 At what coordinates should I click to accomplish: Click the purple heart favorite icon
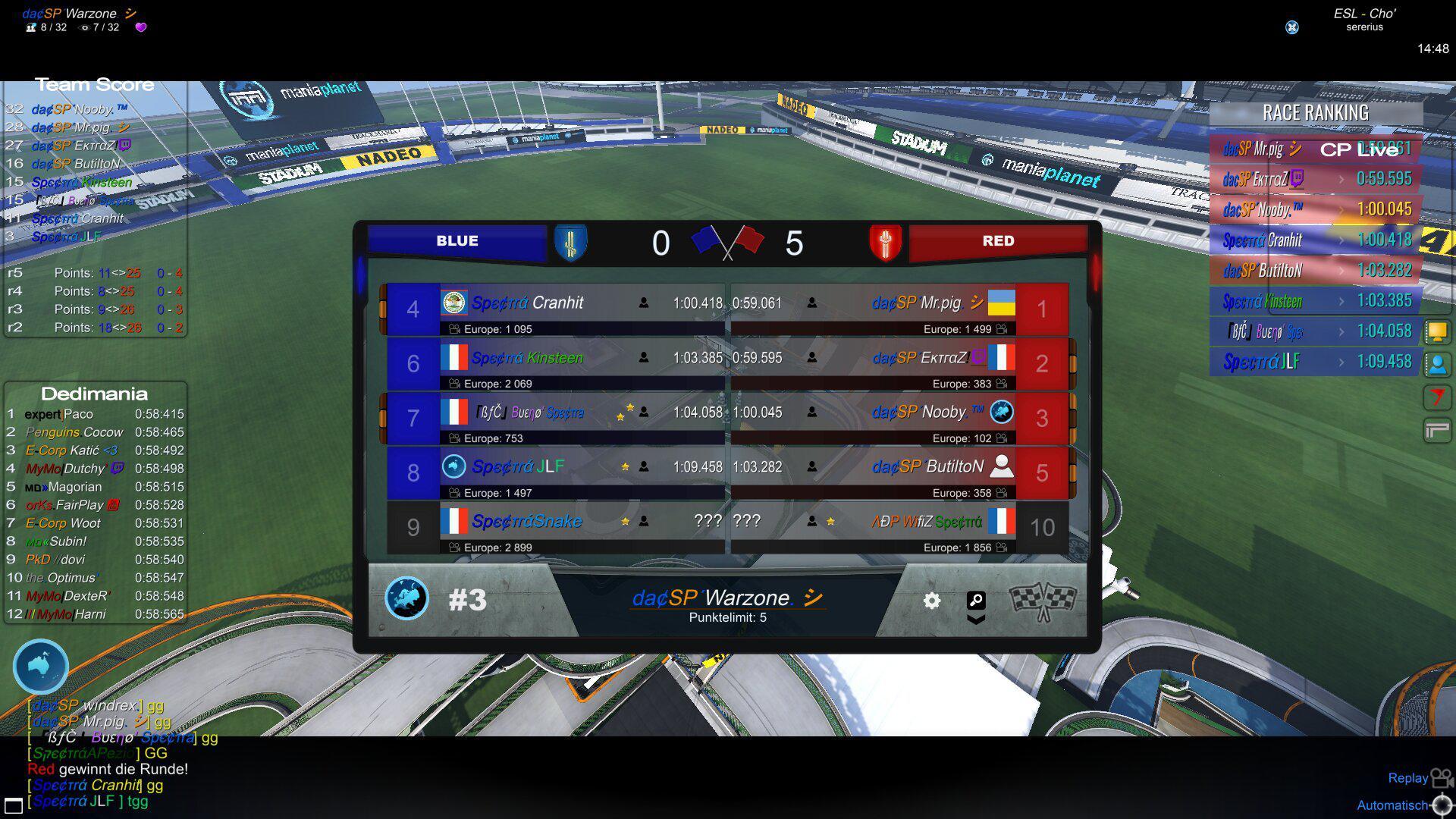click(x=140, y=27)
